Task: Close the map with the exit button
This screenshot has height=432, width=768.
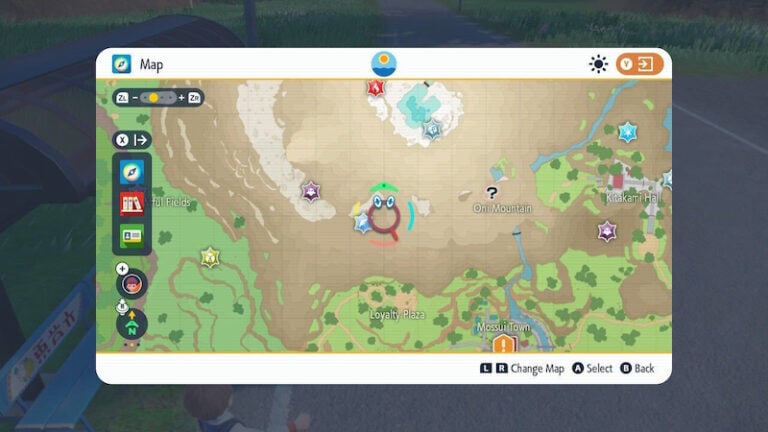Action: 639,64
